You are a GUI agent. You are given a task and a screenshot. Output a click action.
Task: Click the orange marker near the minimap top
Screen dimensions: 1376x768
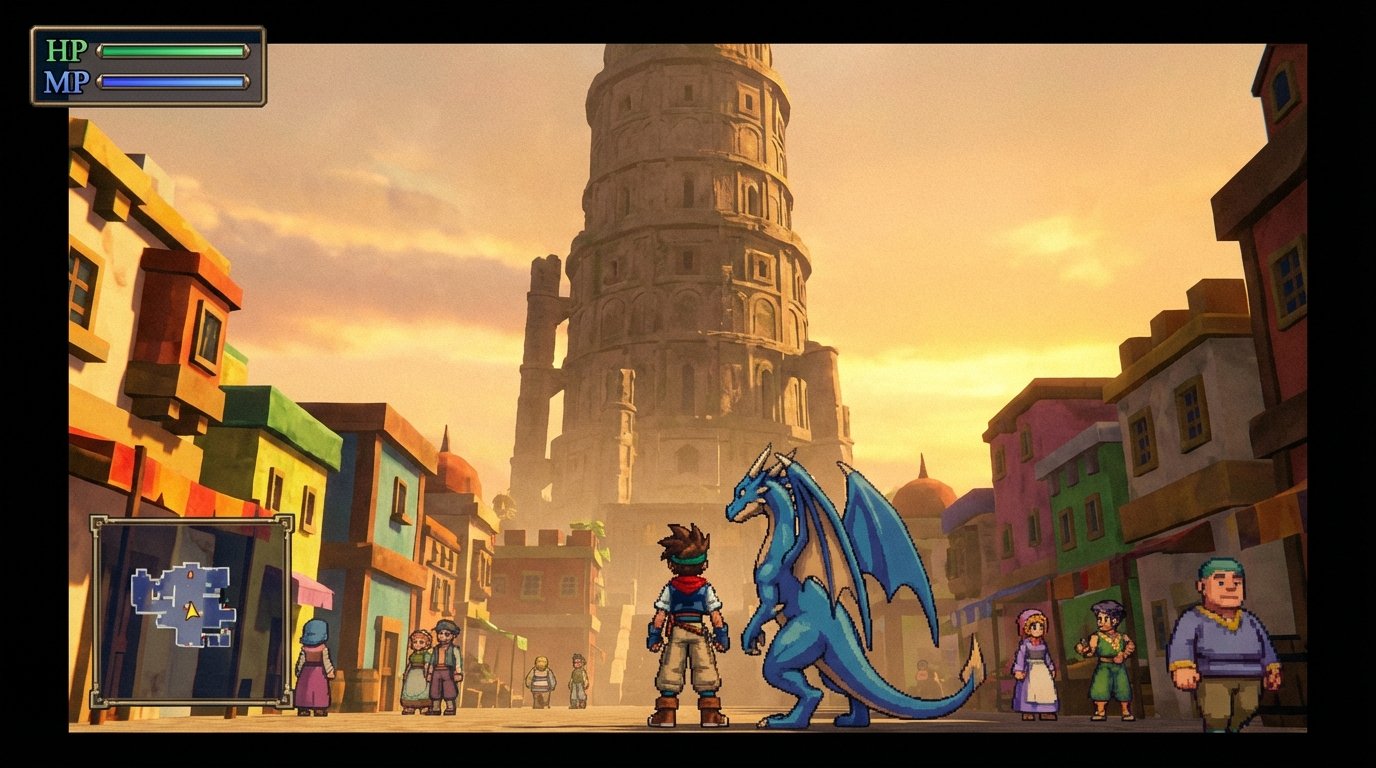tap(191, 575)
